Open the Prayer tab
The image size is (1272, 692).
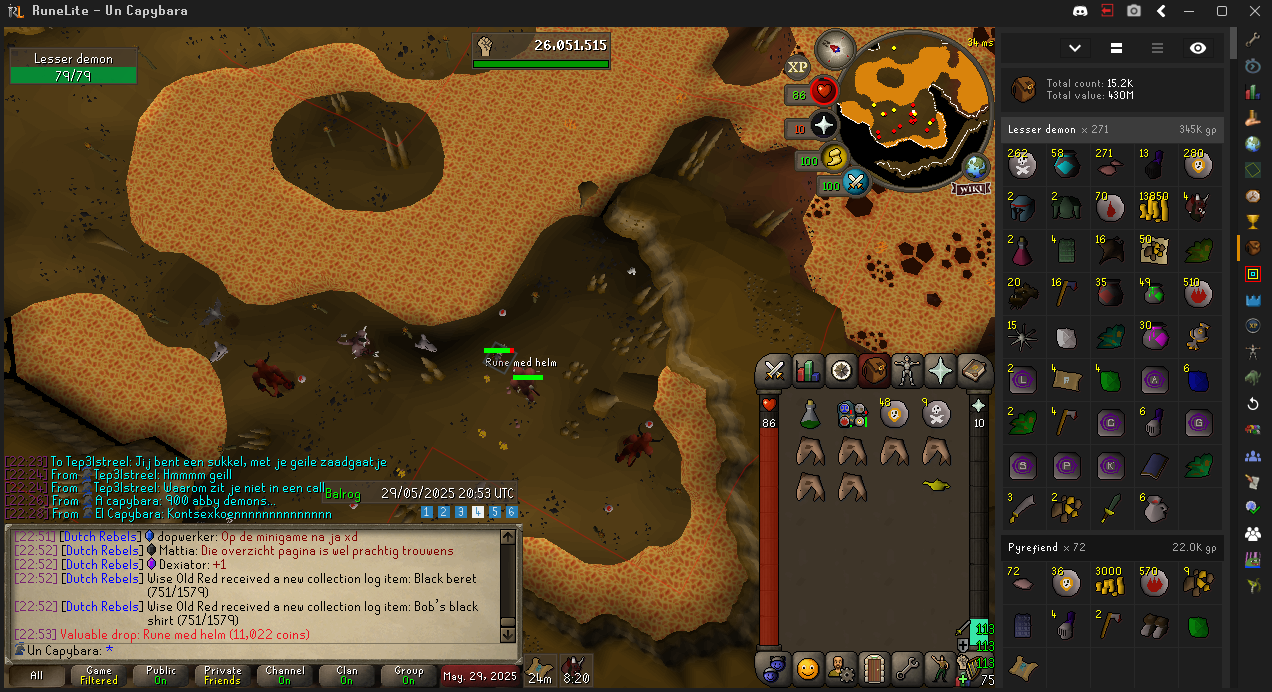941,371
